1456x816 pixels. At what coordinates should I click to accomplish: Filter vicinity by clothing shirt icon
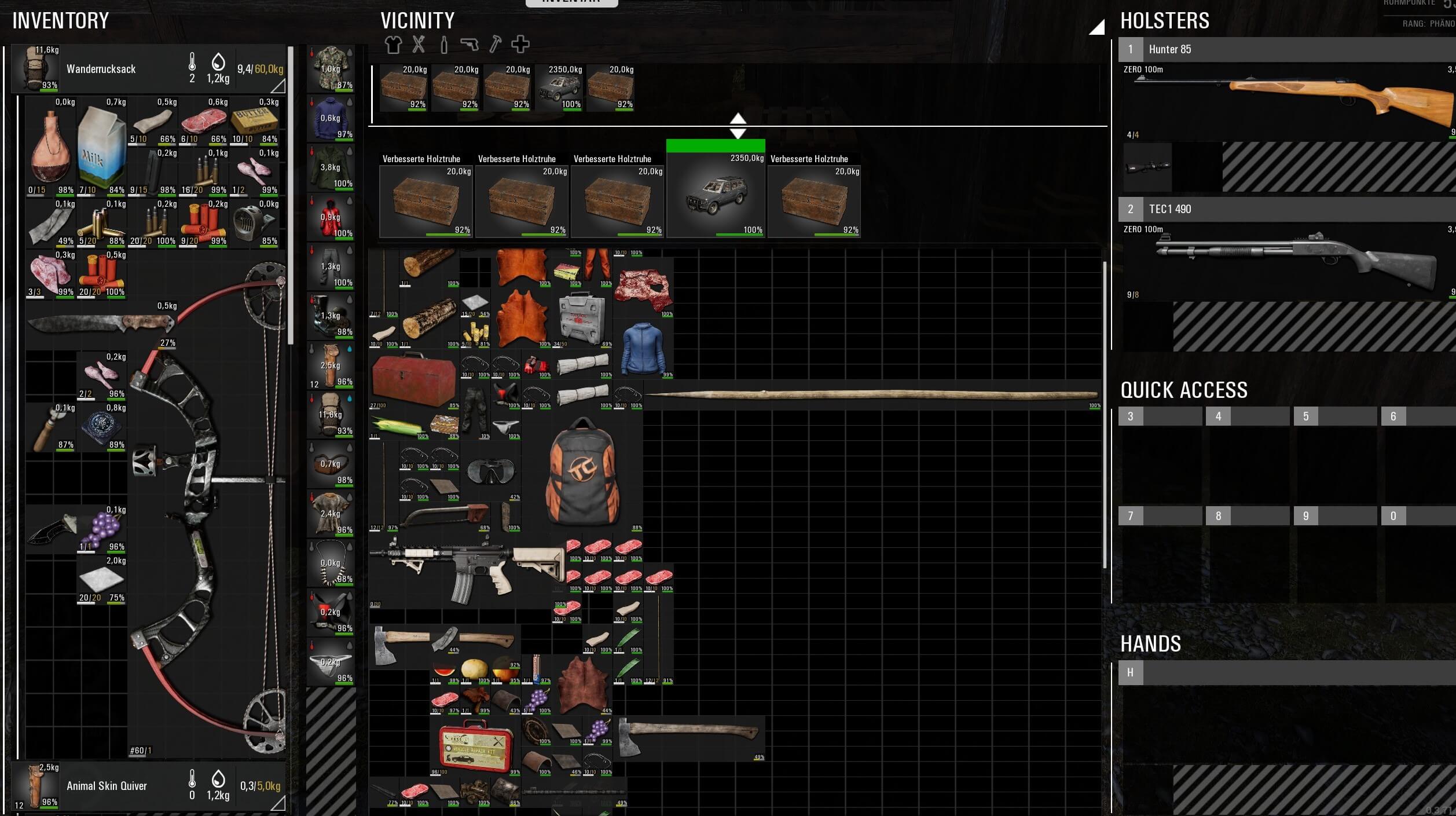(393, 45)
